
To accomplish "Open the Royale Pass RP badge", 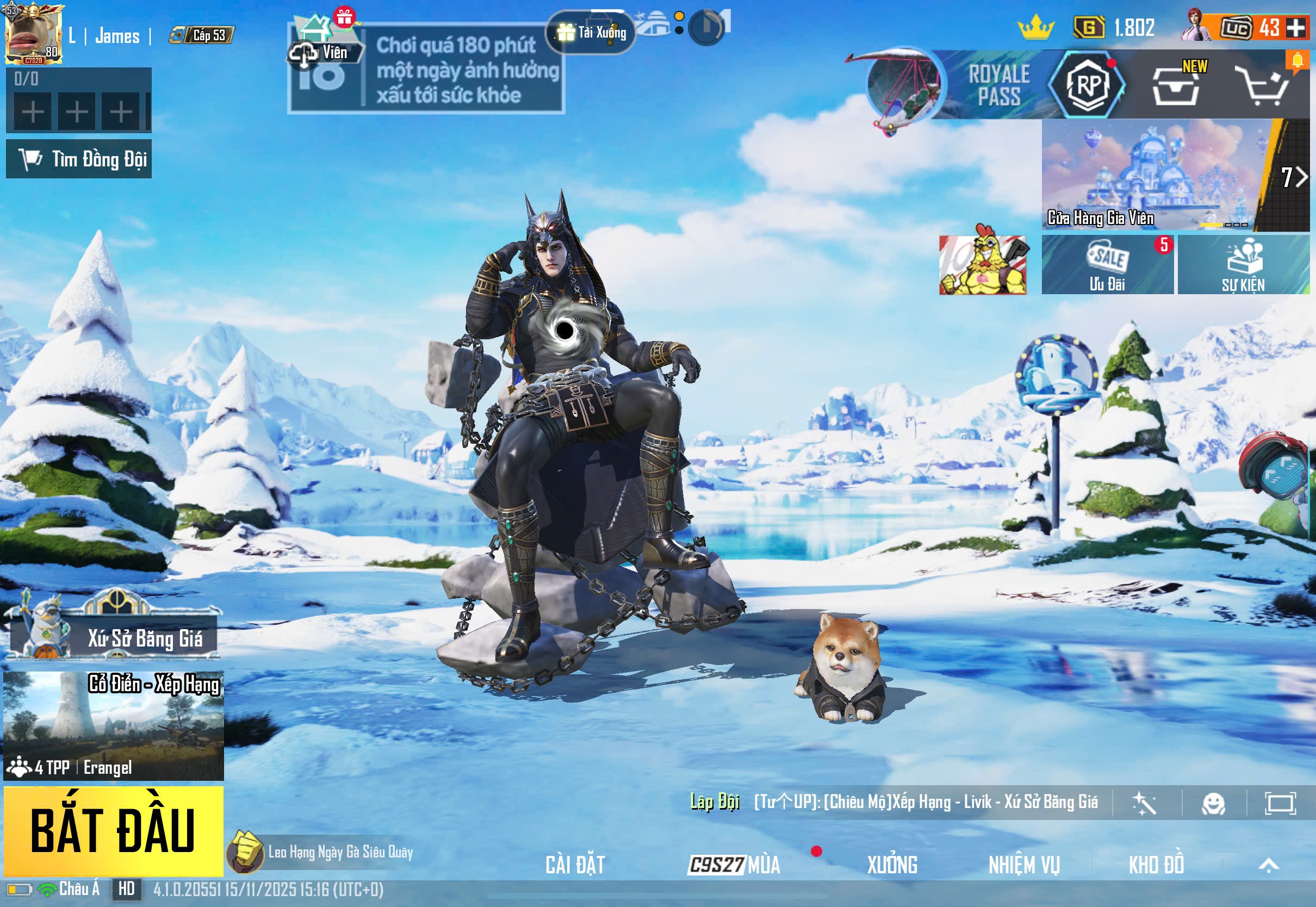I will pos(1088,85).
